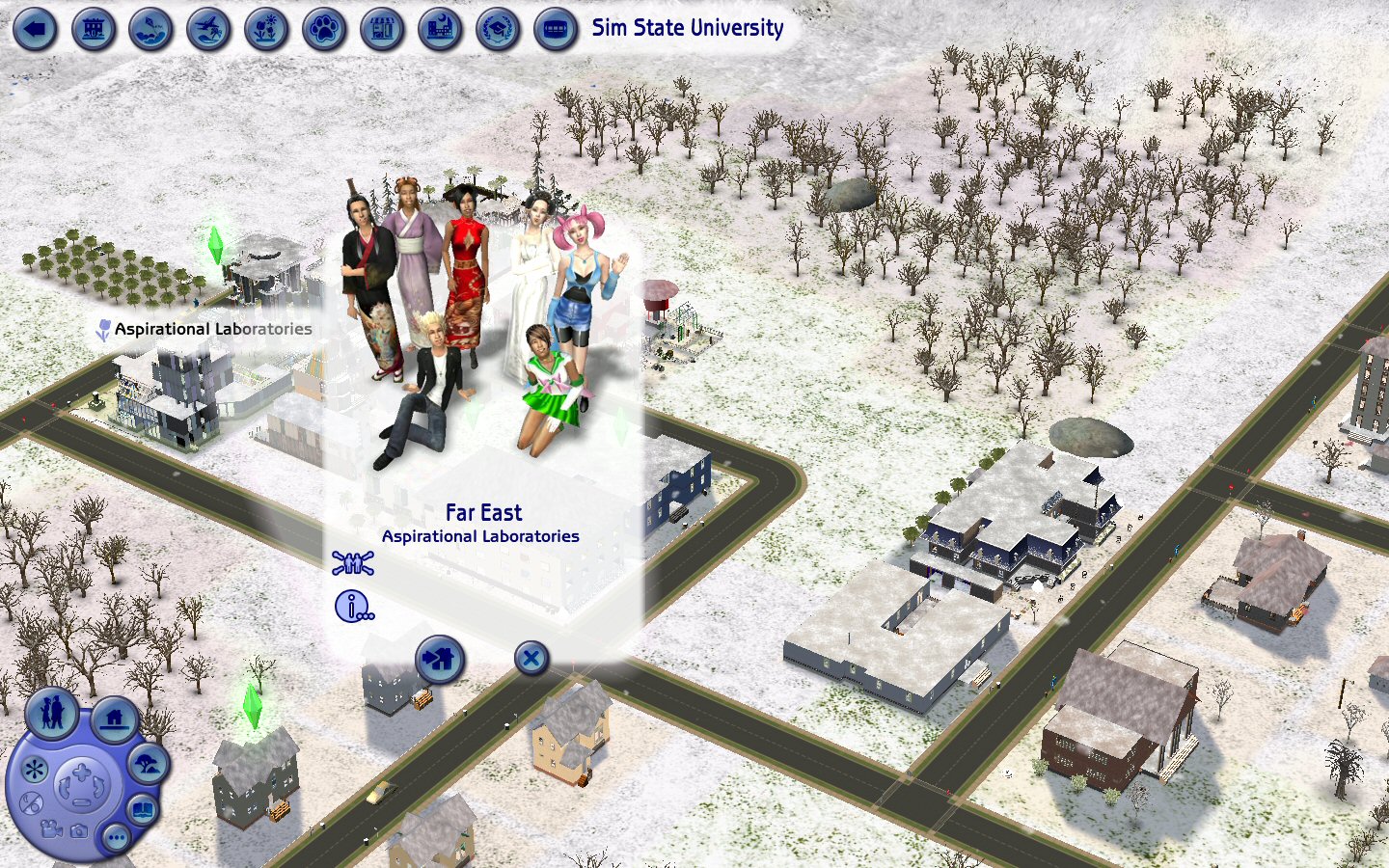Zoom in with the plus camera control

[81, 772]
